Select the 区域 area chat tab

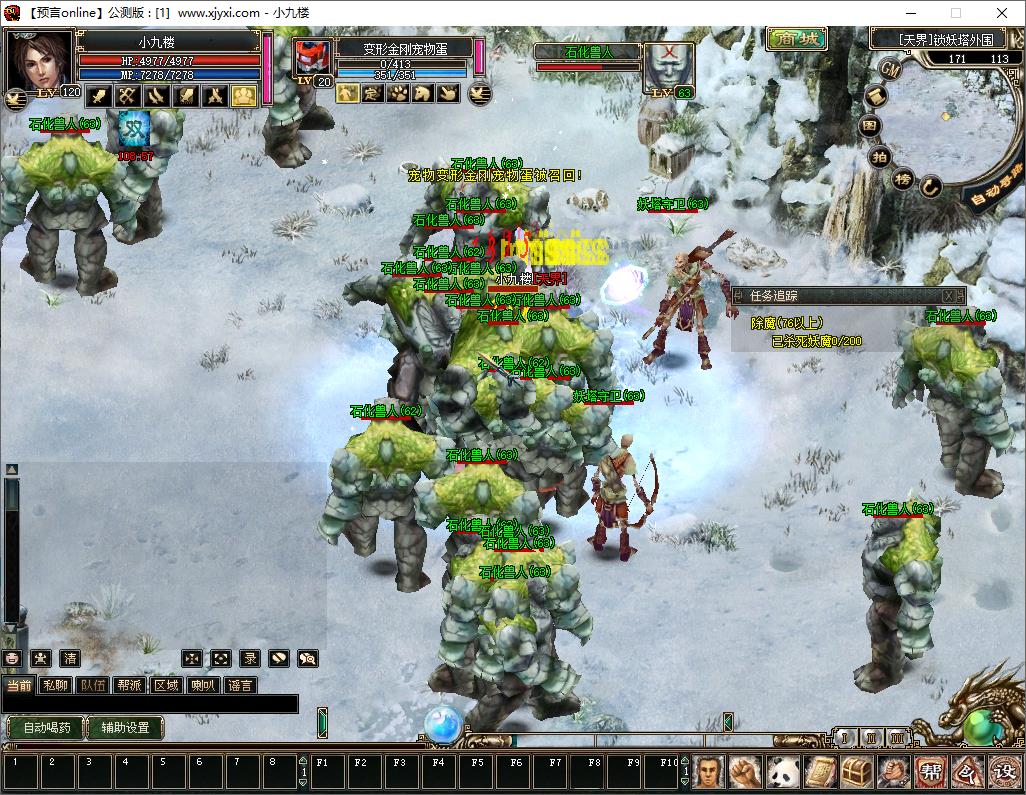point(166,685)
